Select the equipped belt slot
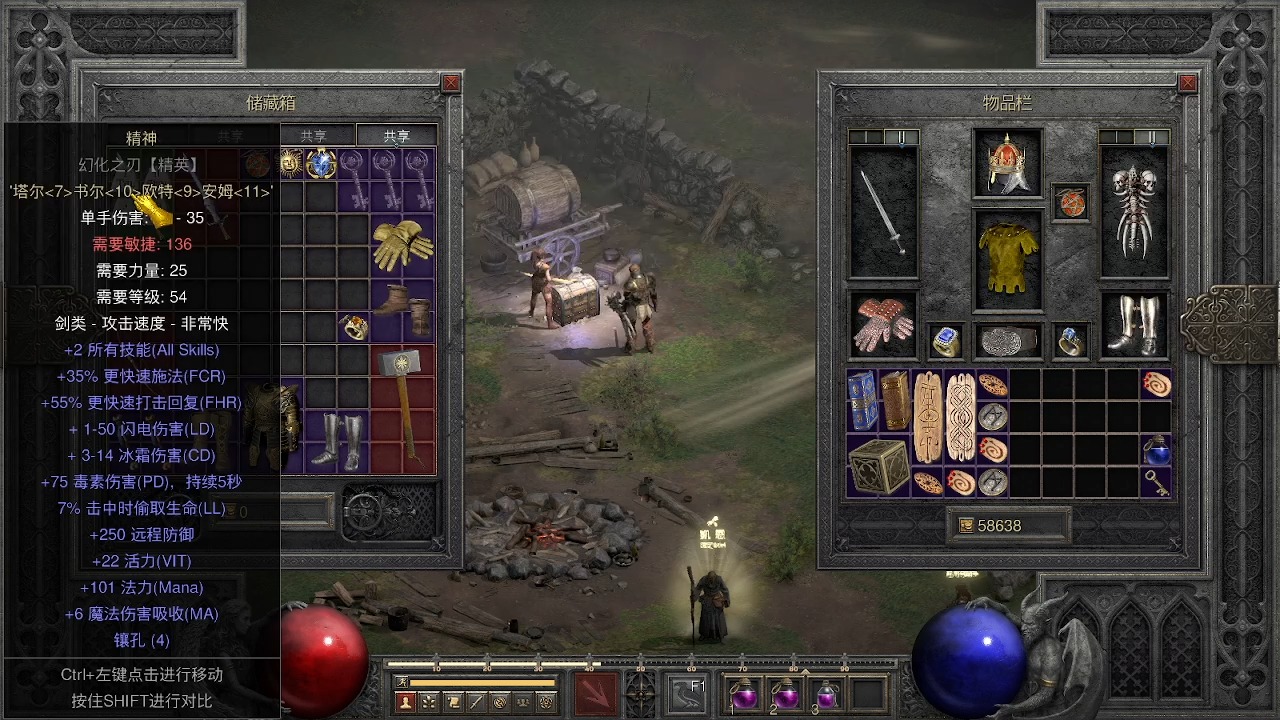Screen dimensions: 1280x720 click(x=1008, y=341)
